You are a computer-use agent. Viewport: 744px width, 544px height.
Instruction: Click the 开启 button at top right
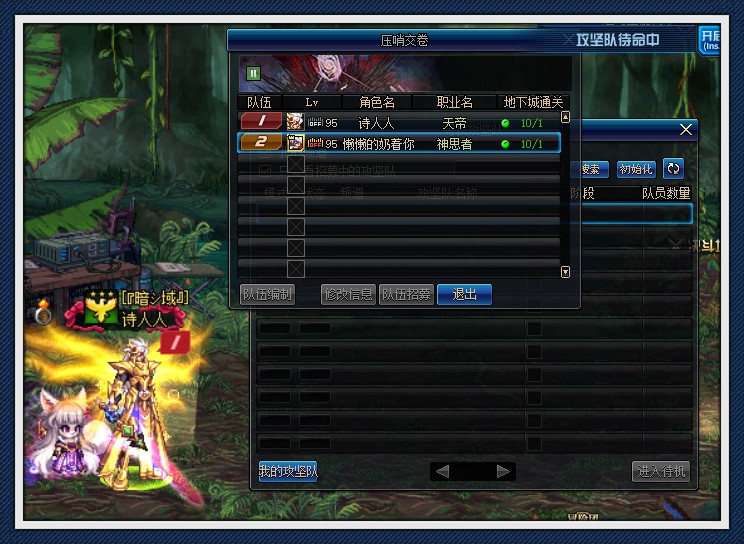coord(711,40)
